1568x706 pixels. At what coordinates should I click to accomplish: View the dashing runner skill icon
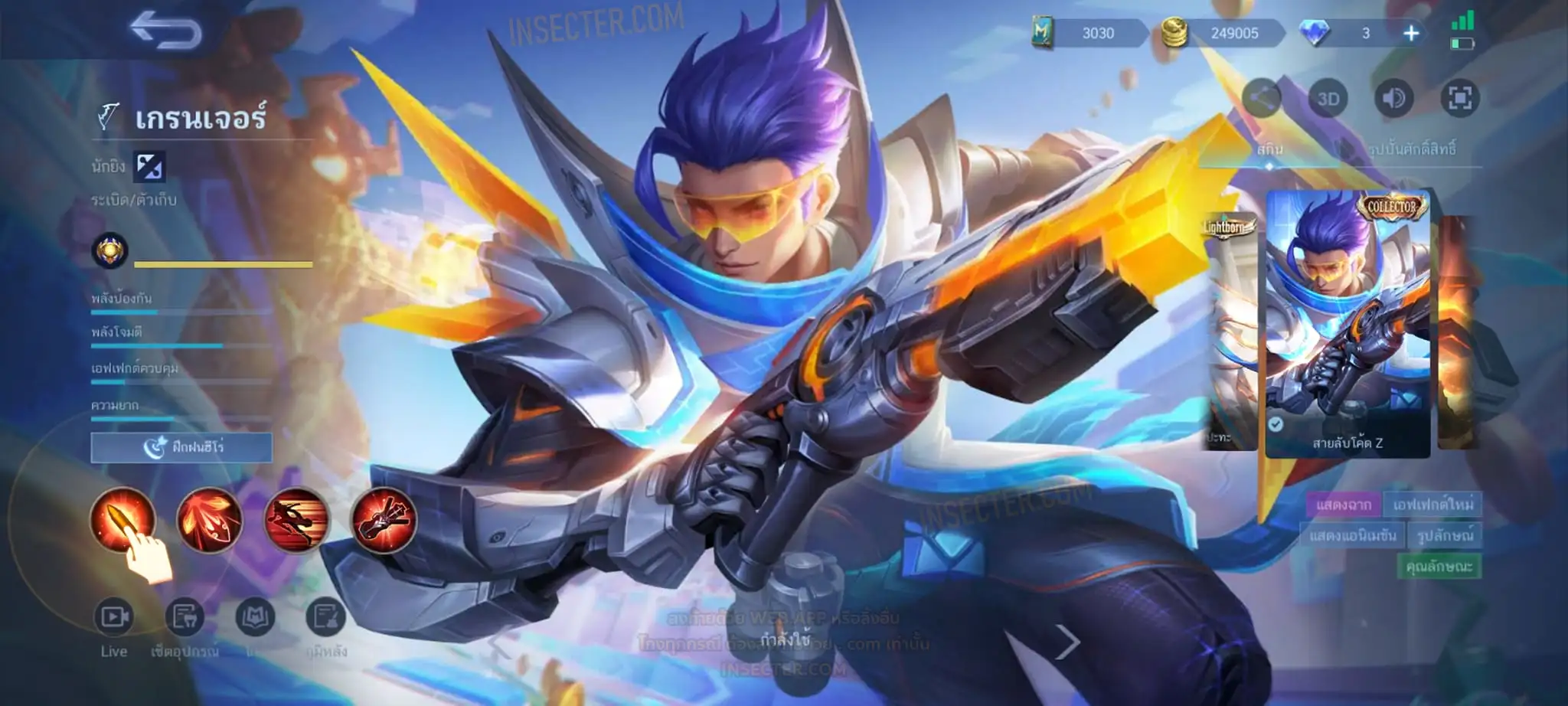tap(296, 520)
